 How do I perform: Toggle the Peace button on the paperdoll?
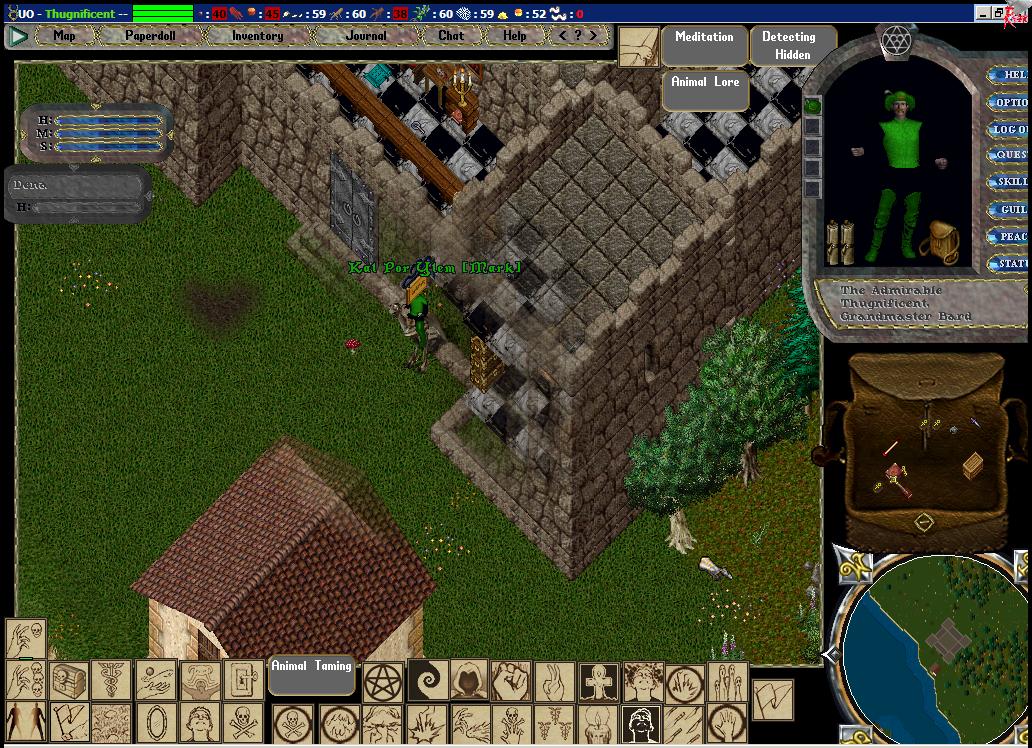click(x=1010, y=237)
